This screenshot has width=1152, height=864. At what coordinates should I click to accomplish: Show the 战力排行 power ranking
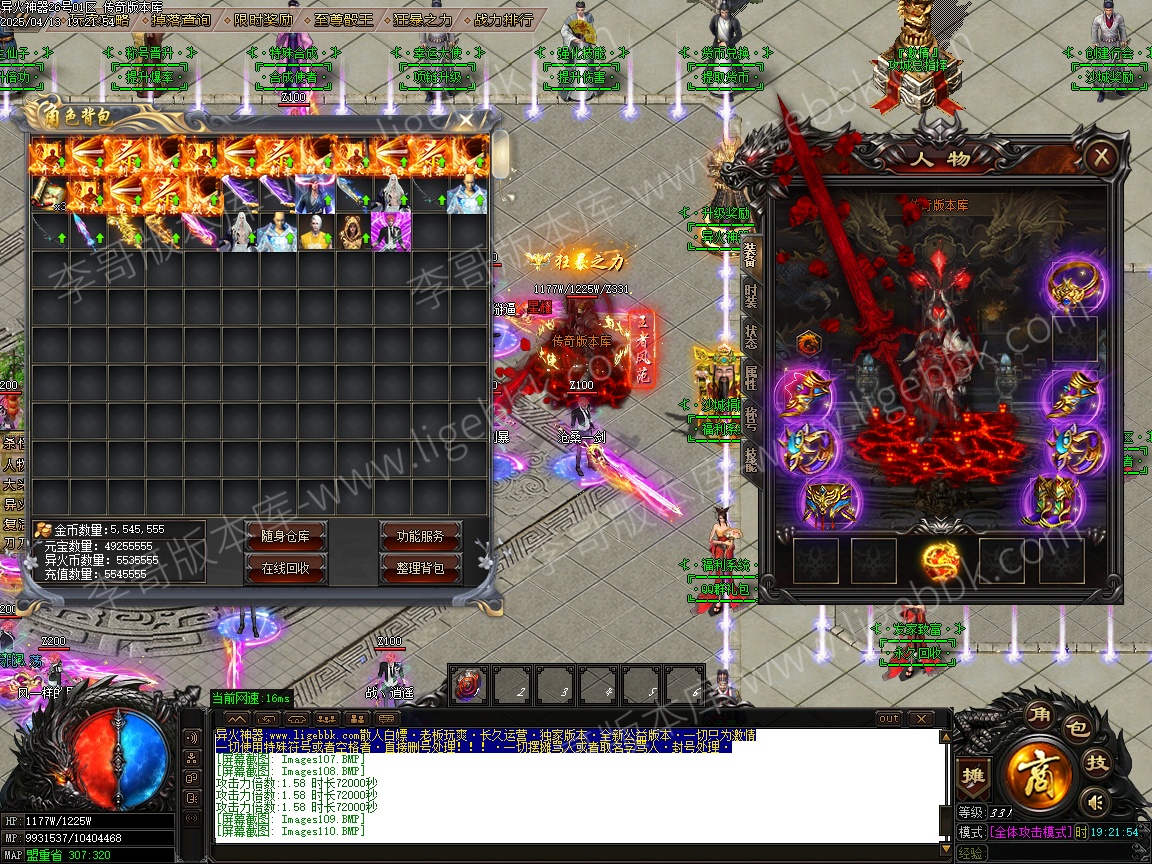[x=502, y=19]
